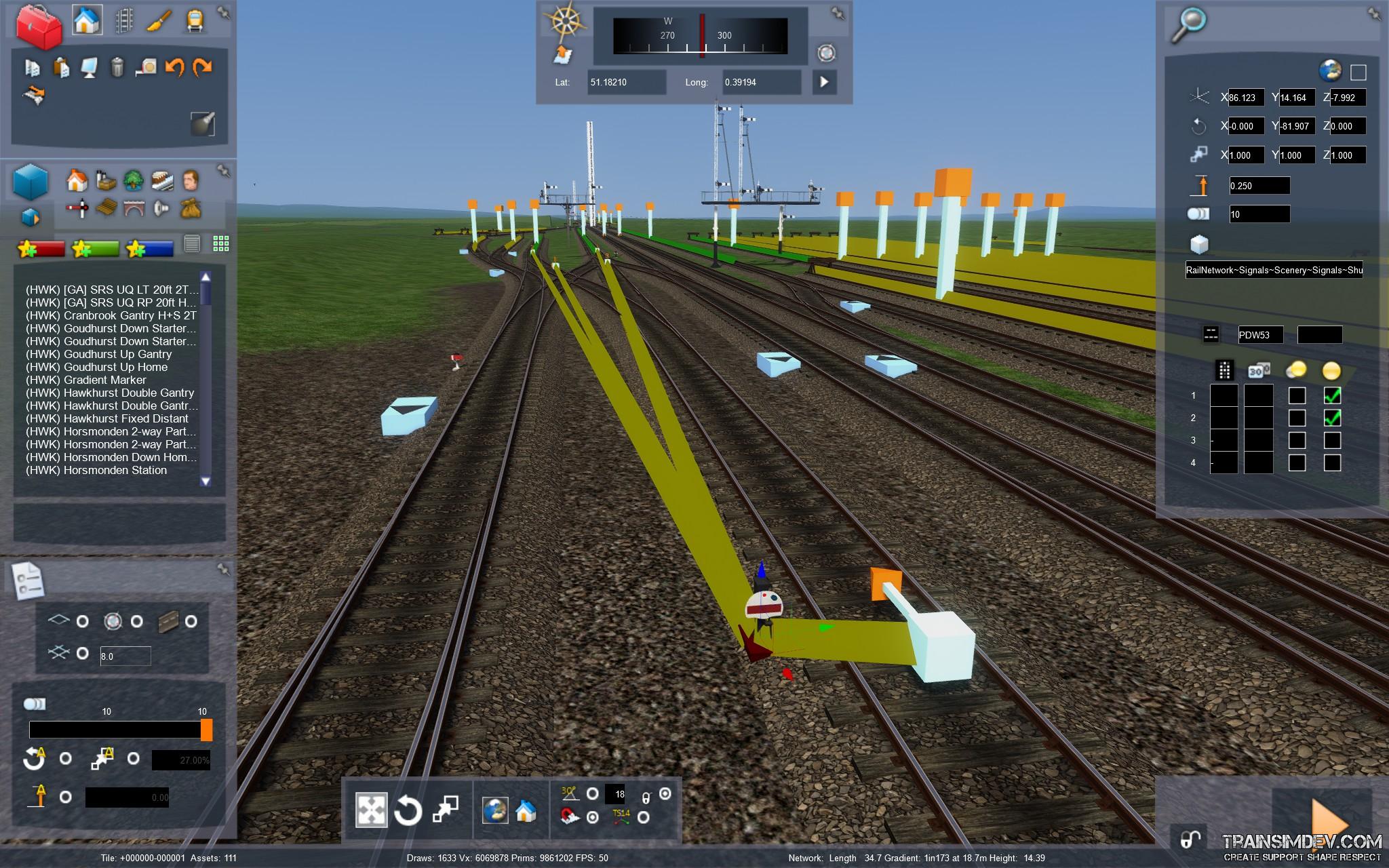Uncheck the link 2 green checkbox
Image resolution: width=1389 pixels, height=868 pixels.
[x=1332, y=418]
